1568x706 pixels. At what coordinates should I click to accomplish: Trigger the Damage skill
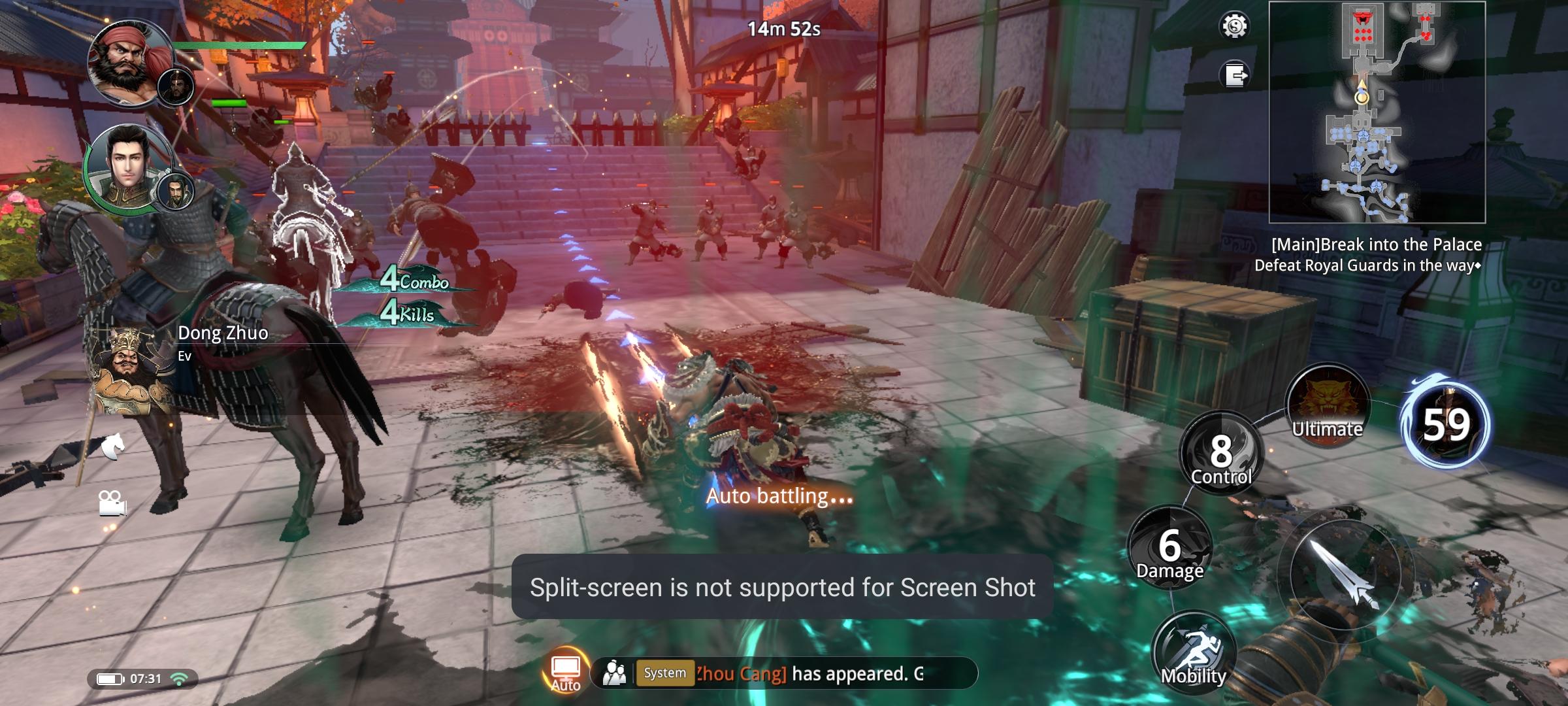coord(1169,548)
